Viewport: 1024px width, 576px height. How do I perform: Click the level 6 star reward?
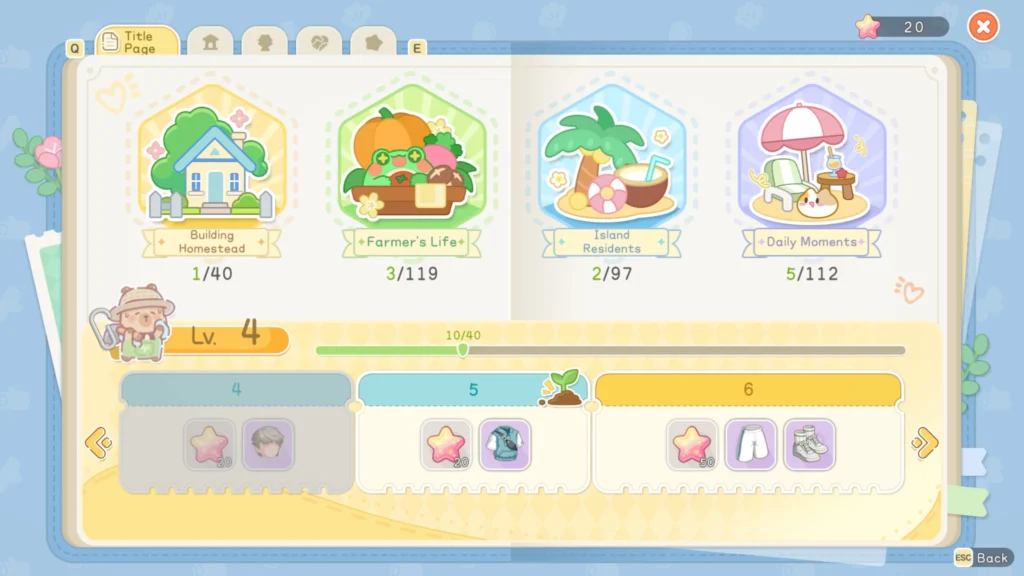[x=693, y=444]
